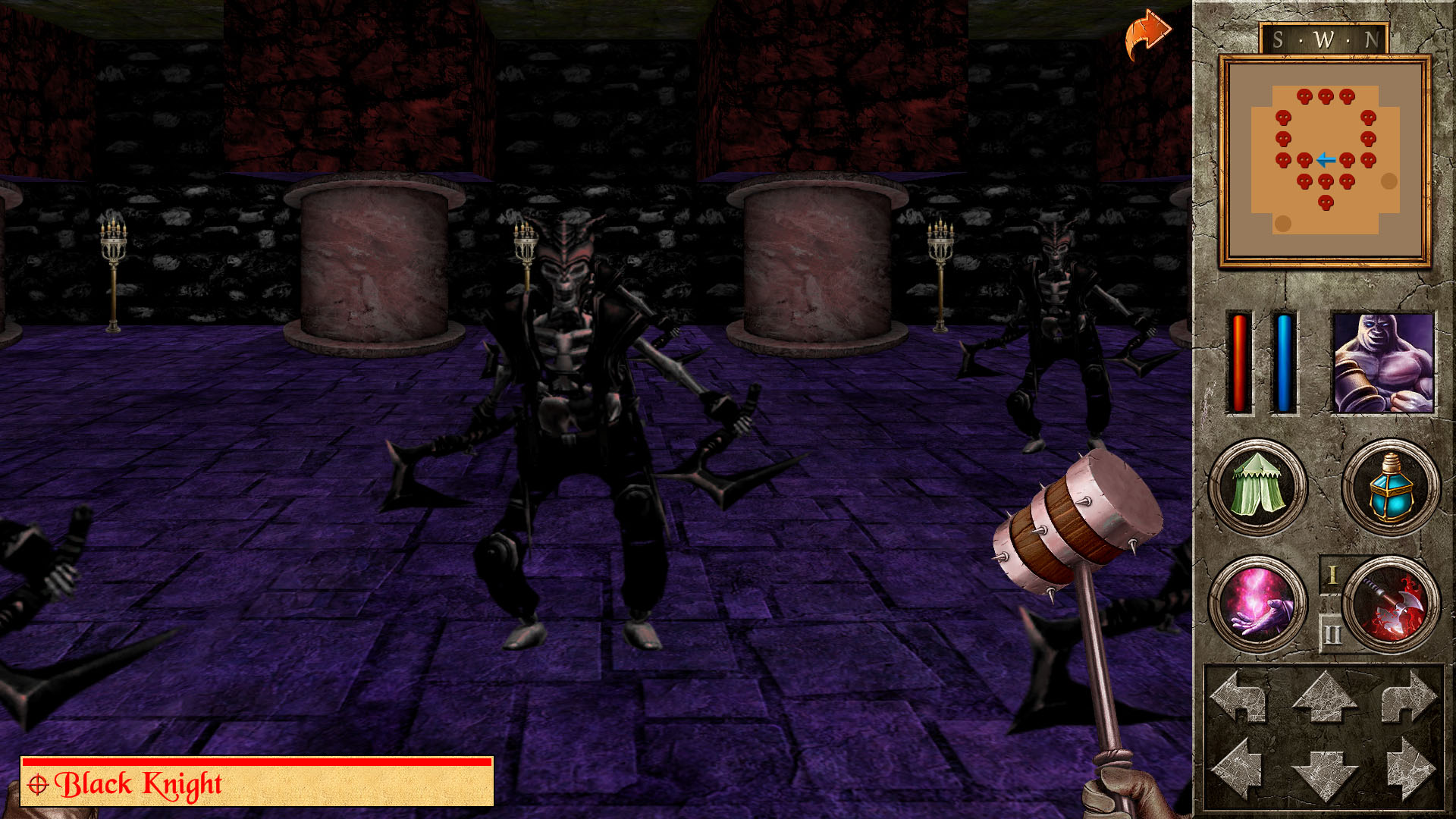Set up camp with the tent icon

(1257, 486)
